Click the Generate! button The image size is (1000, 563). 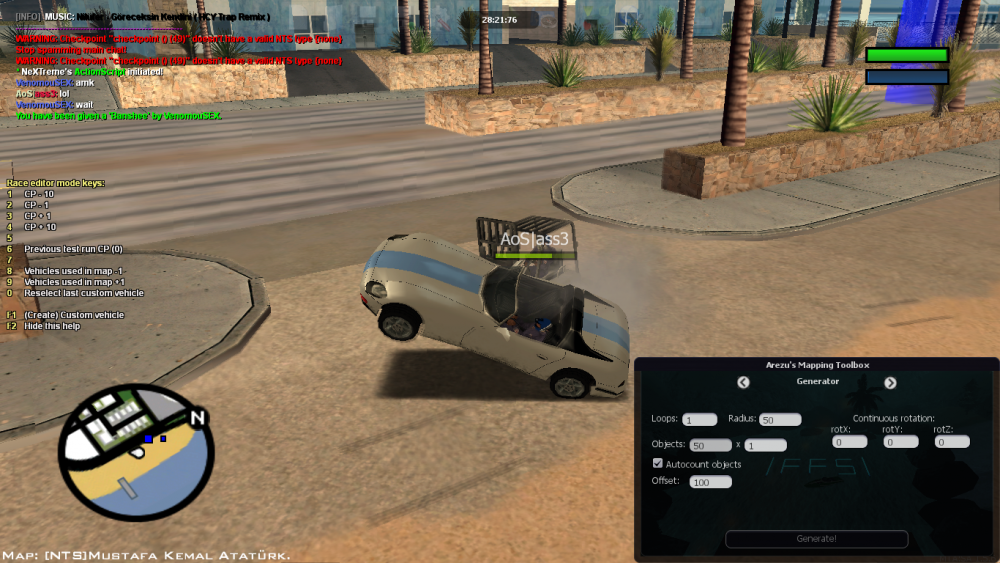tap(817, 539)
